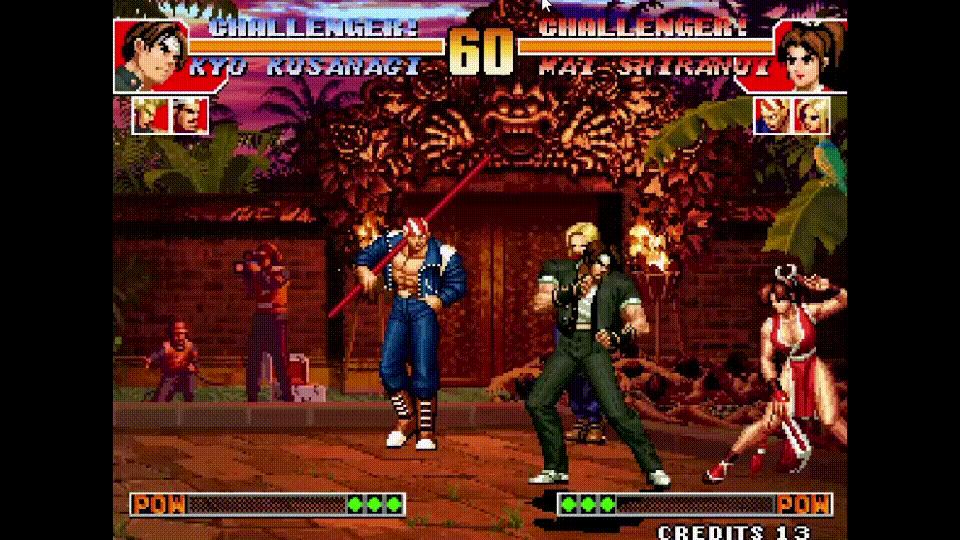Screen dimensions: 960x540
Task: Select the mustached teammate portrait under Kyo
Action: [189, 115]
